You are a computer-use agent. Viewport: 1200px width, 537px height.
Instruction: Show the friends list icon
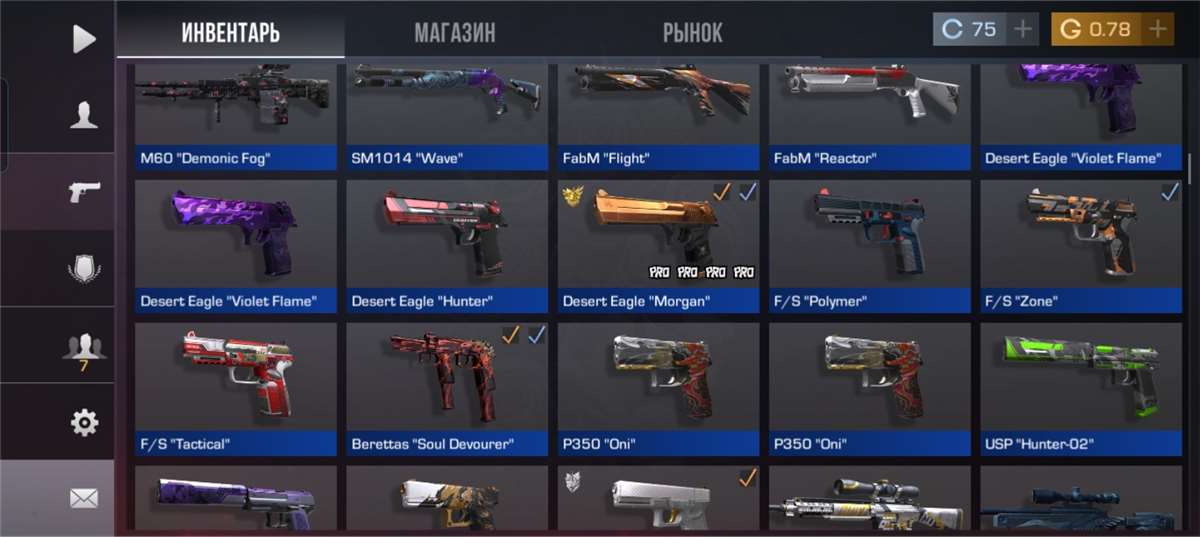click(x=84, y=346)
